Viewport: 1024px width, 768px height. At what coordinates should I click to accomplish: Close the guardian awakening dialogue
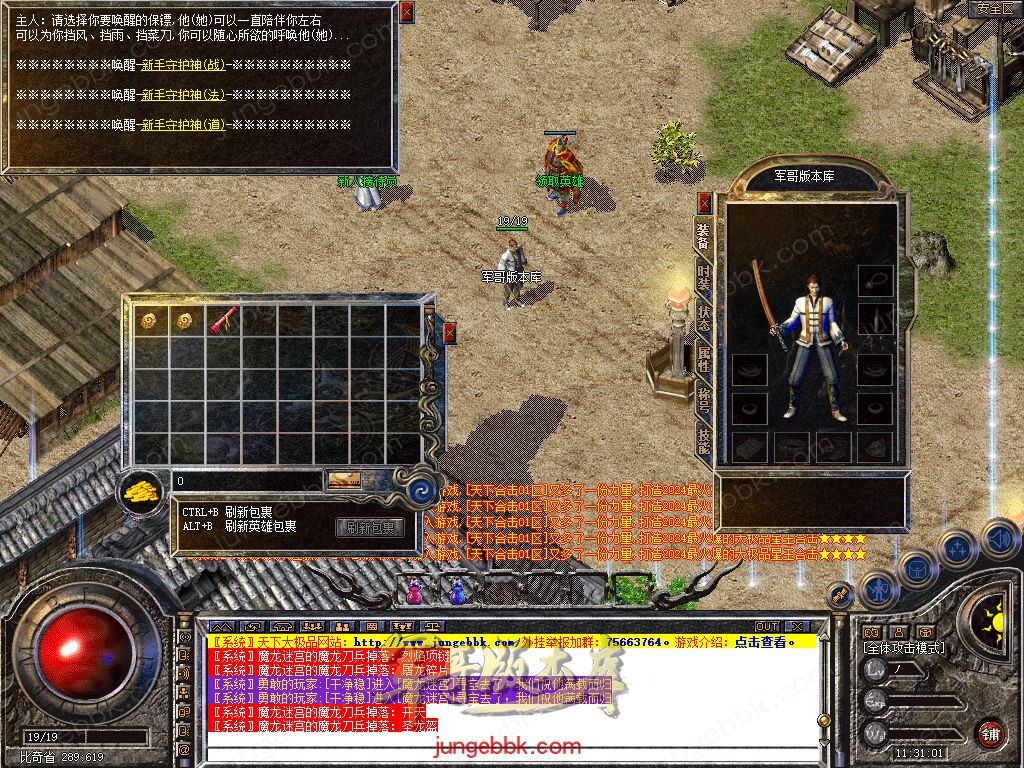(406, 12)
